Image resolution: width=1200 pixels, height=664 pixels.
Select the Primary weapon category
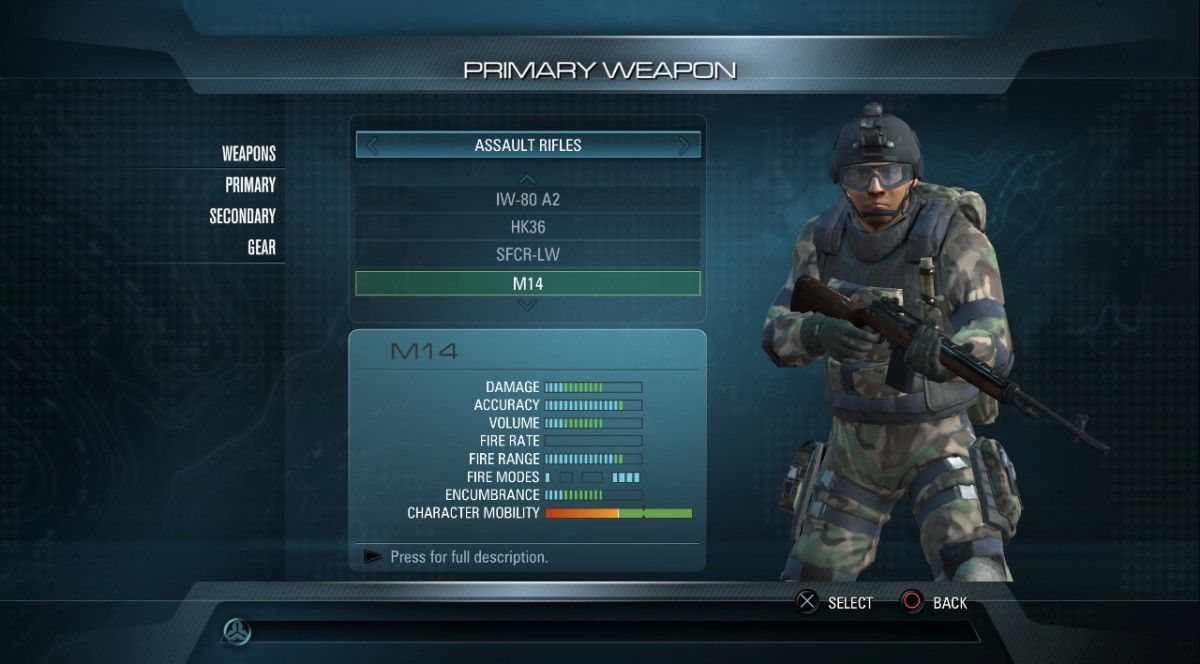coord(250,185)
